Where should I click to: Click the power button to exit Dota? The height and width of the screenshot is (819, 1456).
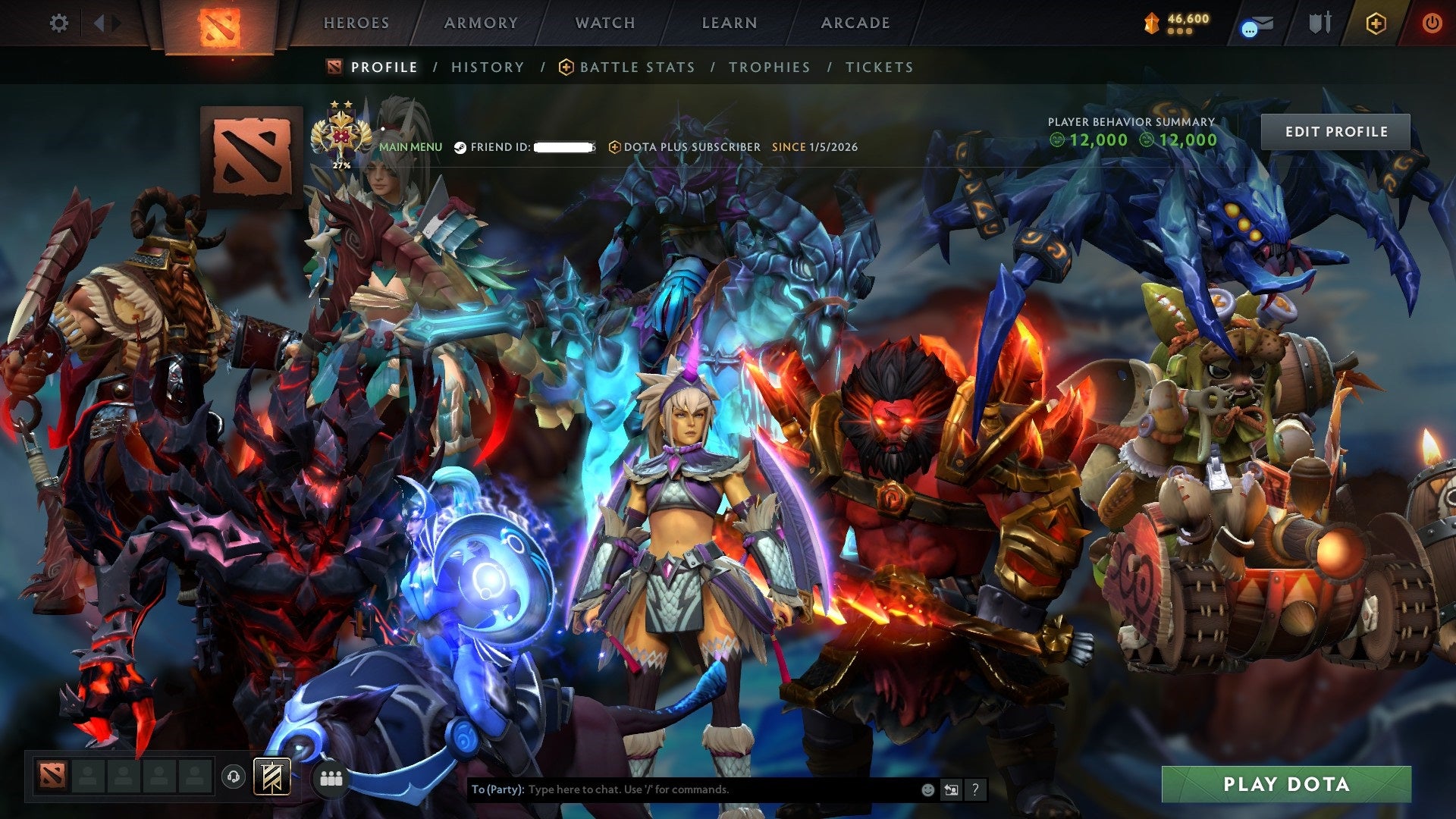(x=1432, y=23)
